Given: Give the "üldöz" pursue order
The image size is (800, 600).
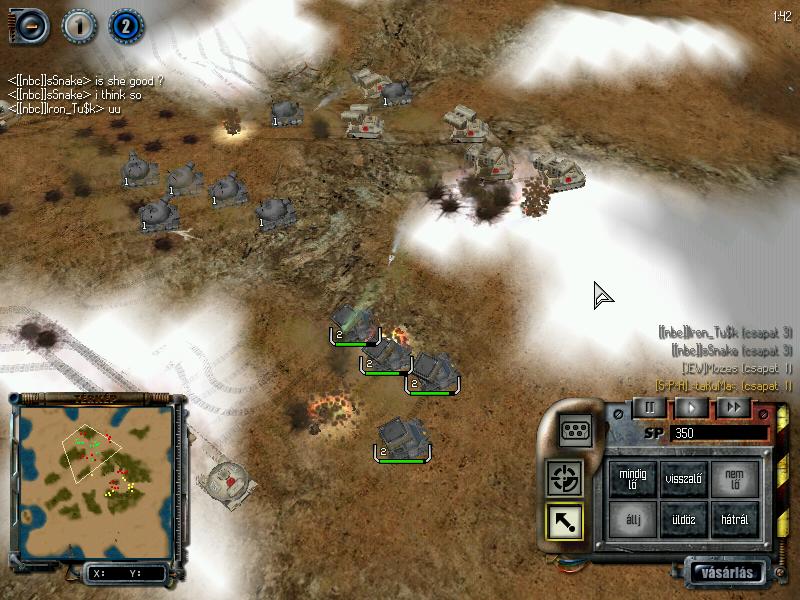Looking at the screenshot, I should (684, 519).
